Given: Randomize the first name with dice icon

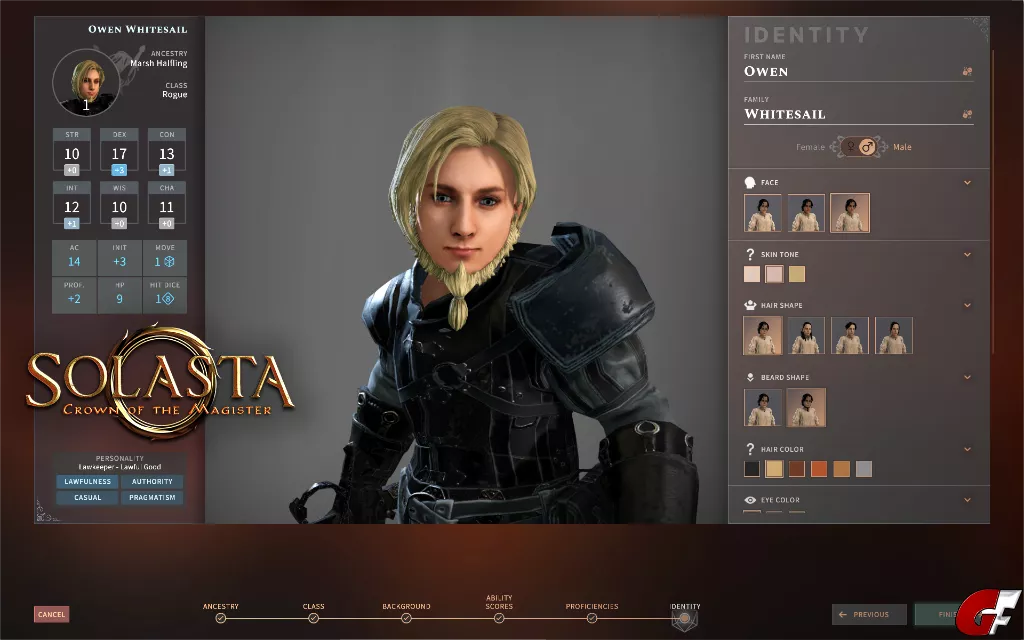Looking at the screenshot, I should pyautogui.click(x=967, y=72).
